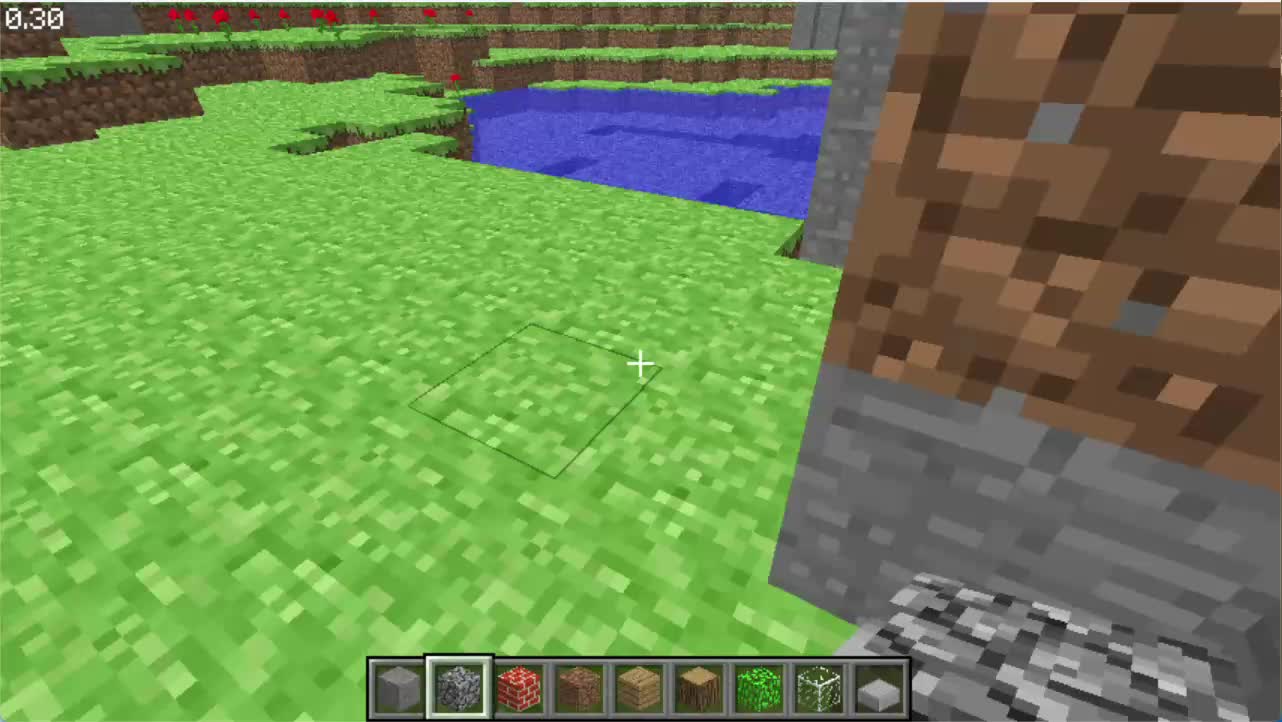
Task: Select the stone slab in the last hotbar slot
Action: coord(879,685)
